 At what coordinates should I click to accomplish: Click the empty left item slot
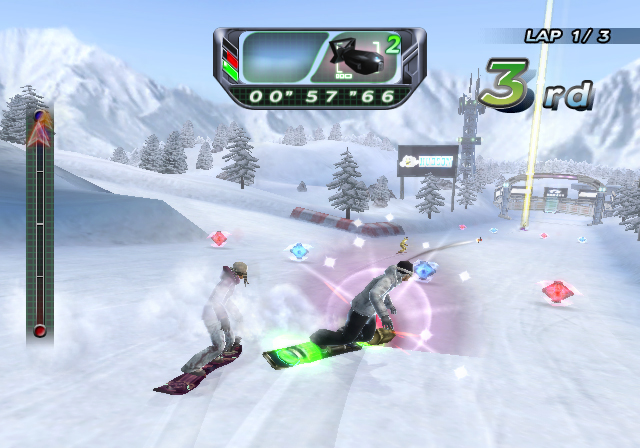[x=281, y=57]
